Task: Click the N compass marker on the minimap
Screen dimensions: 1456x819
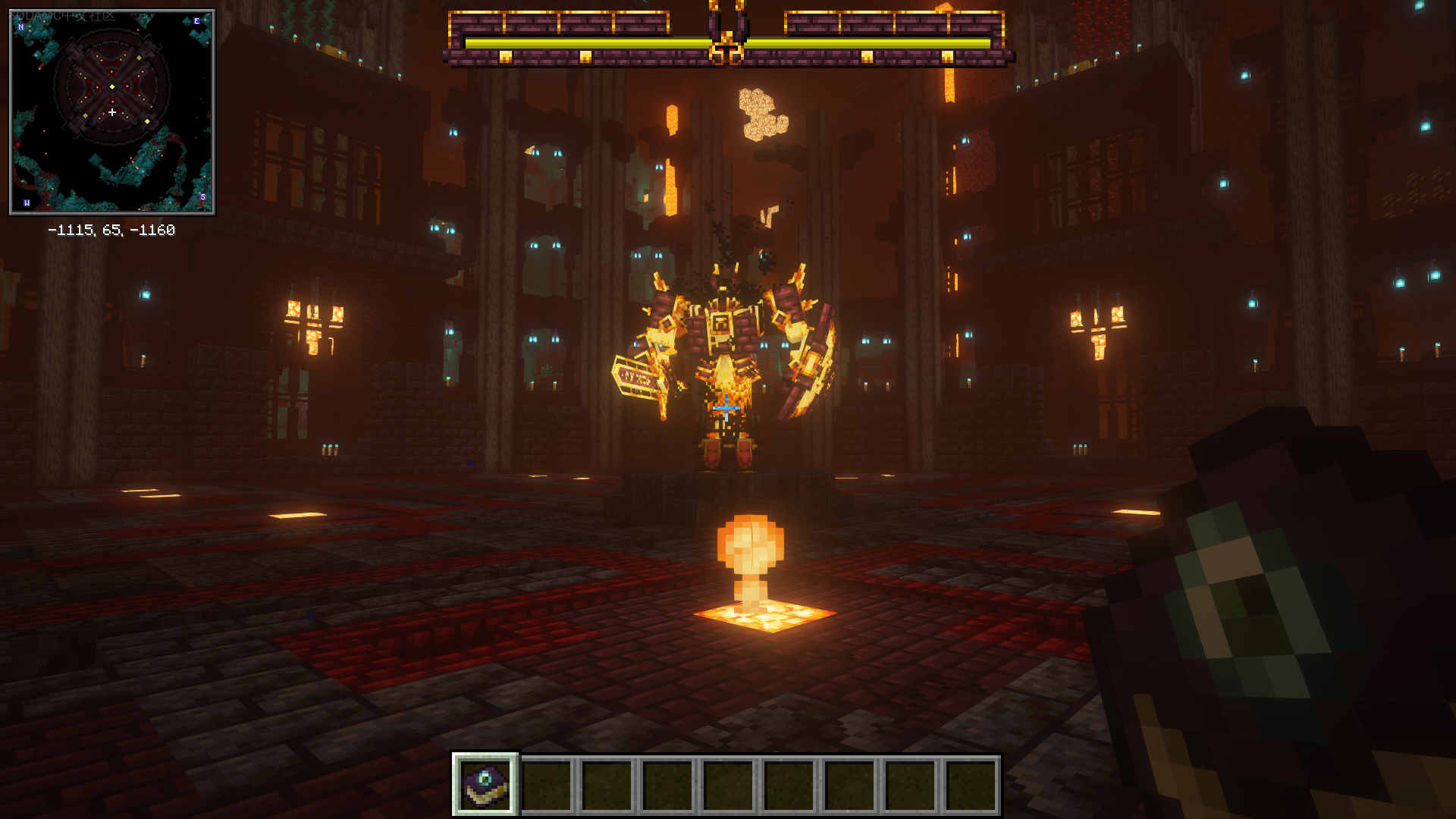Action: tap(21, 27)
